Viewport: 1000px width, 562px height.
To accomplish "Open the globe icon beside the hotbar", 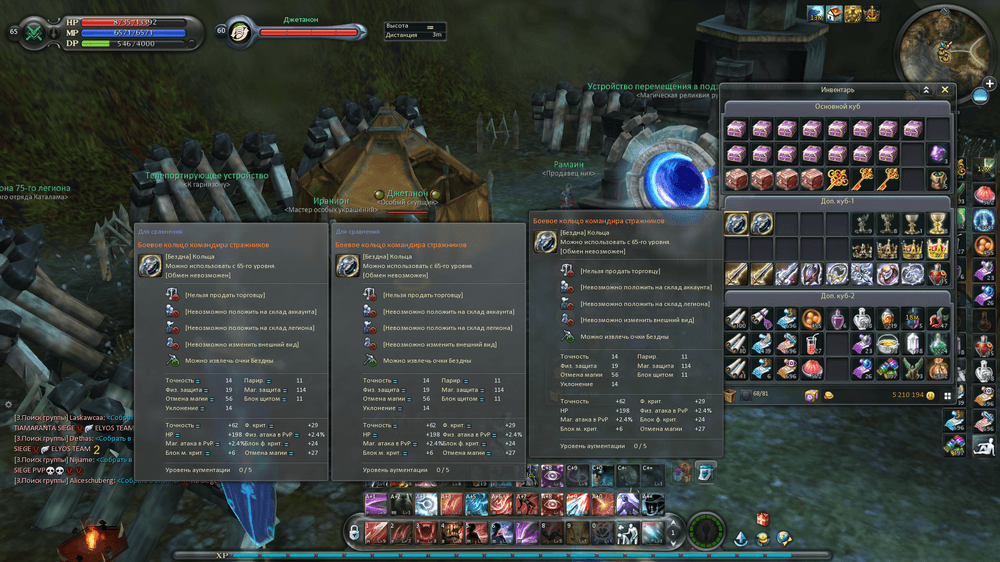I will (784, 539).
